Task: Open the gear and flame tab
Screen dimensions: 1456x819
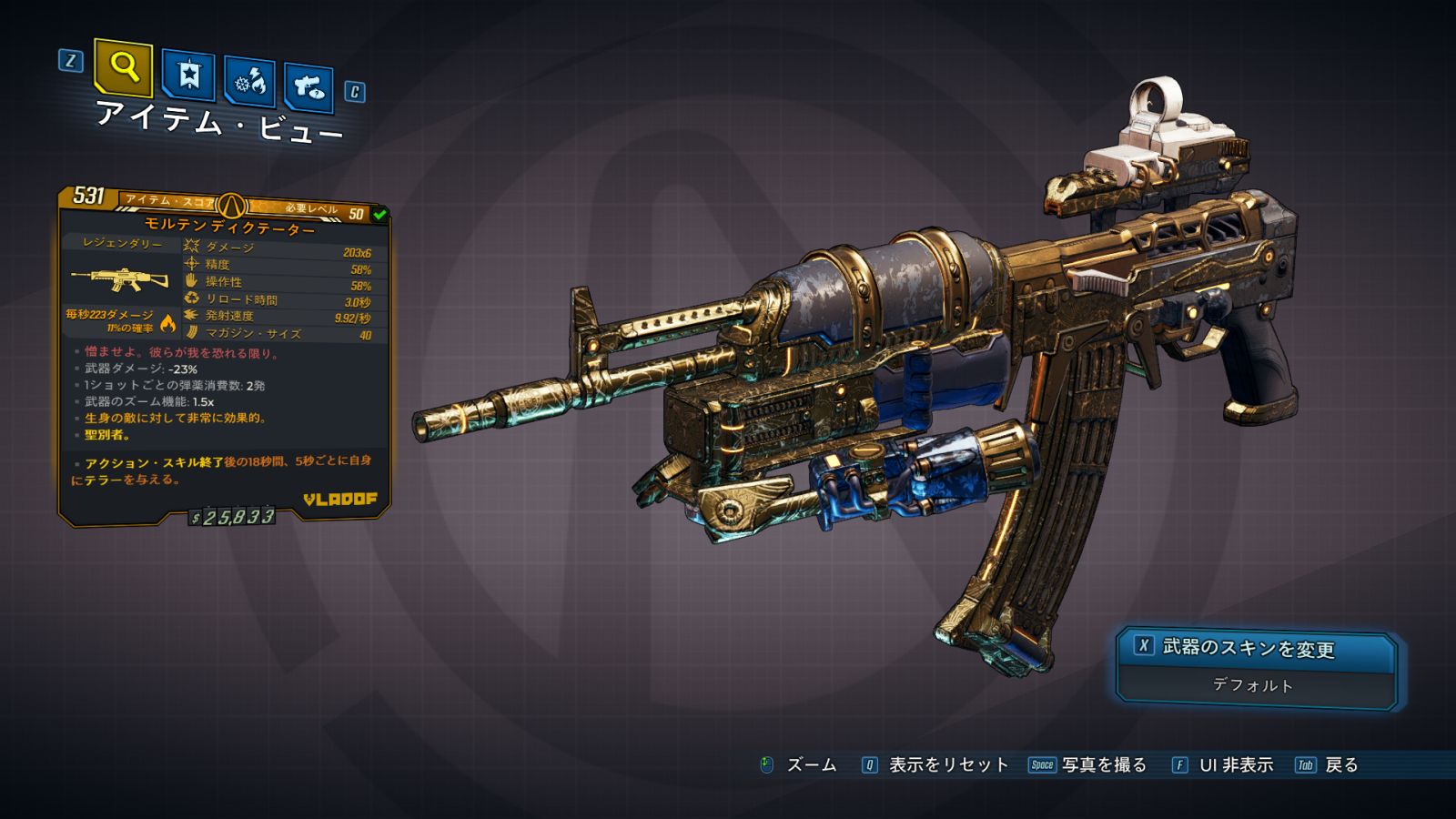Action: (x=249, y=83)
